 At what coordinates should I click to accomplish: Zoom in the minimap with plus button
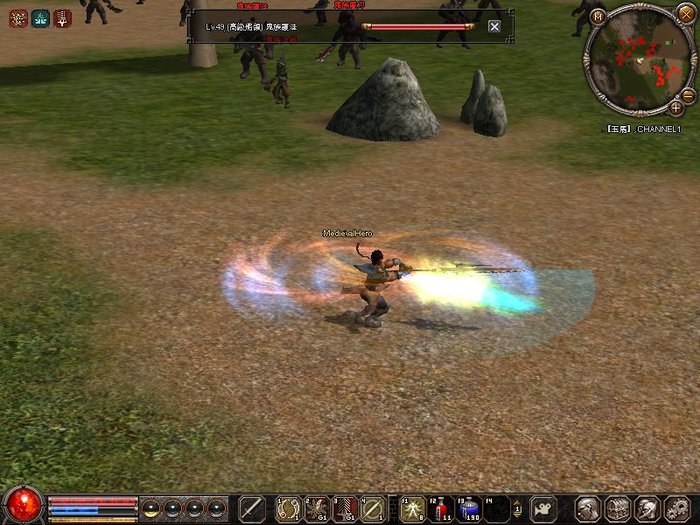click(676, 107)
